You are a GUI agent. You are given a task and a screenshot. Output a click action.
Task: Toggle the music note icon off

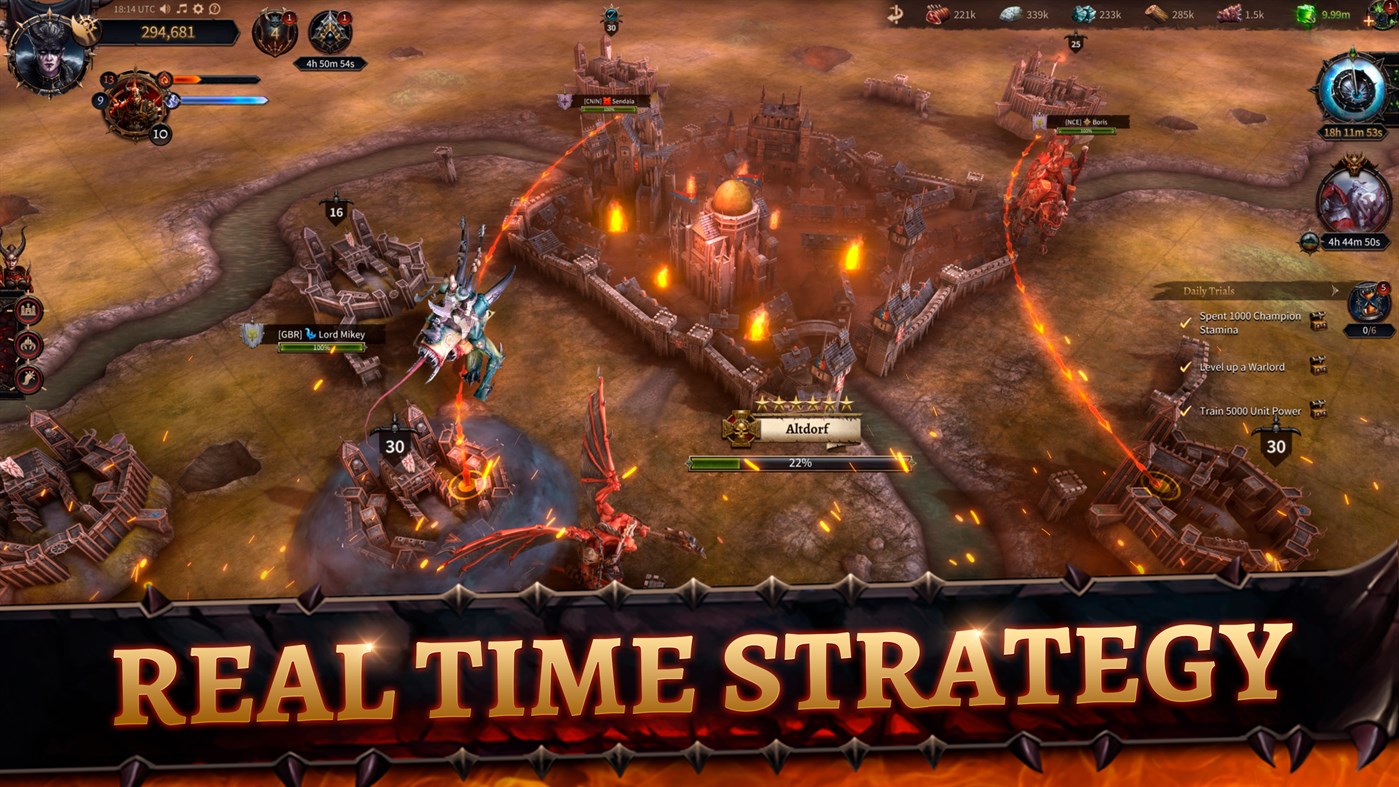(182, 9)
